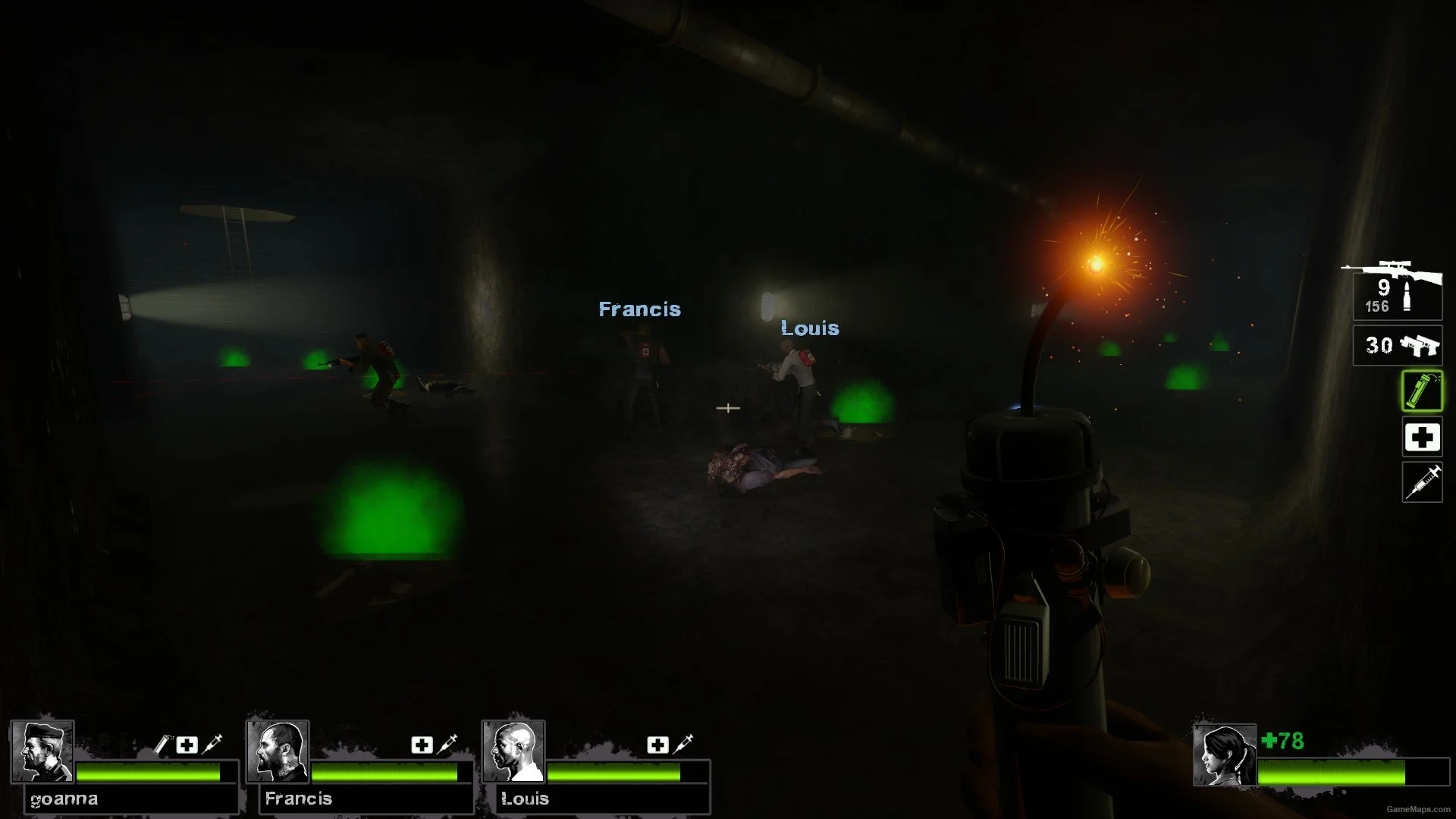Click Louis's teammate portrait
1456x819 pixels.
click(x=513, y=752)
